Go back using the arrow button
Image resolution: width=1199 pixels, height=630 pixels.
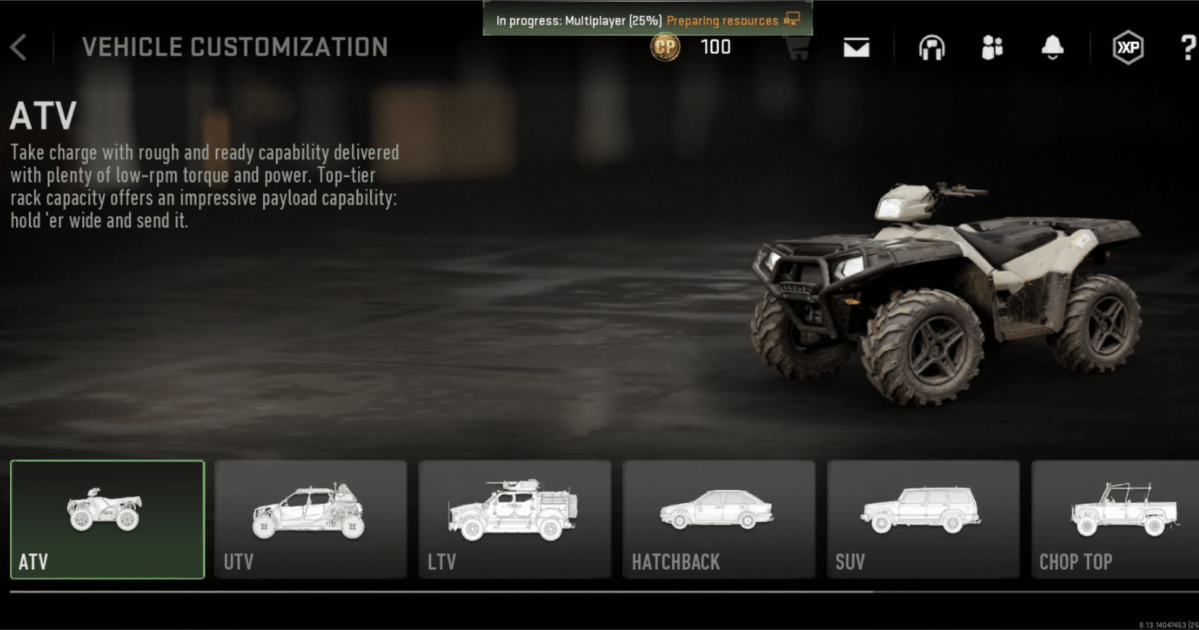(19, 47)
